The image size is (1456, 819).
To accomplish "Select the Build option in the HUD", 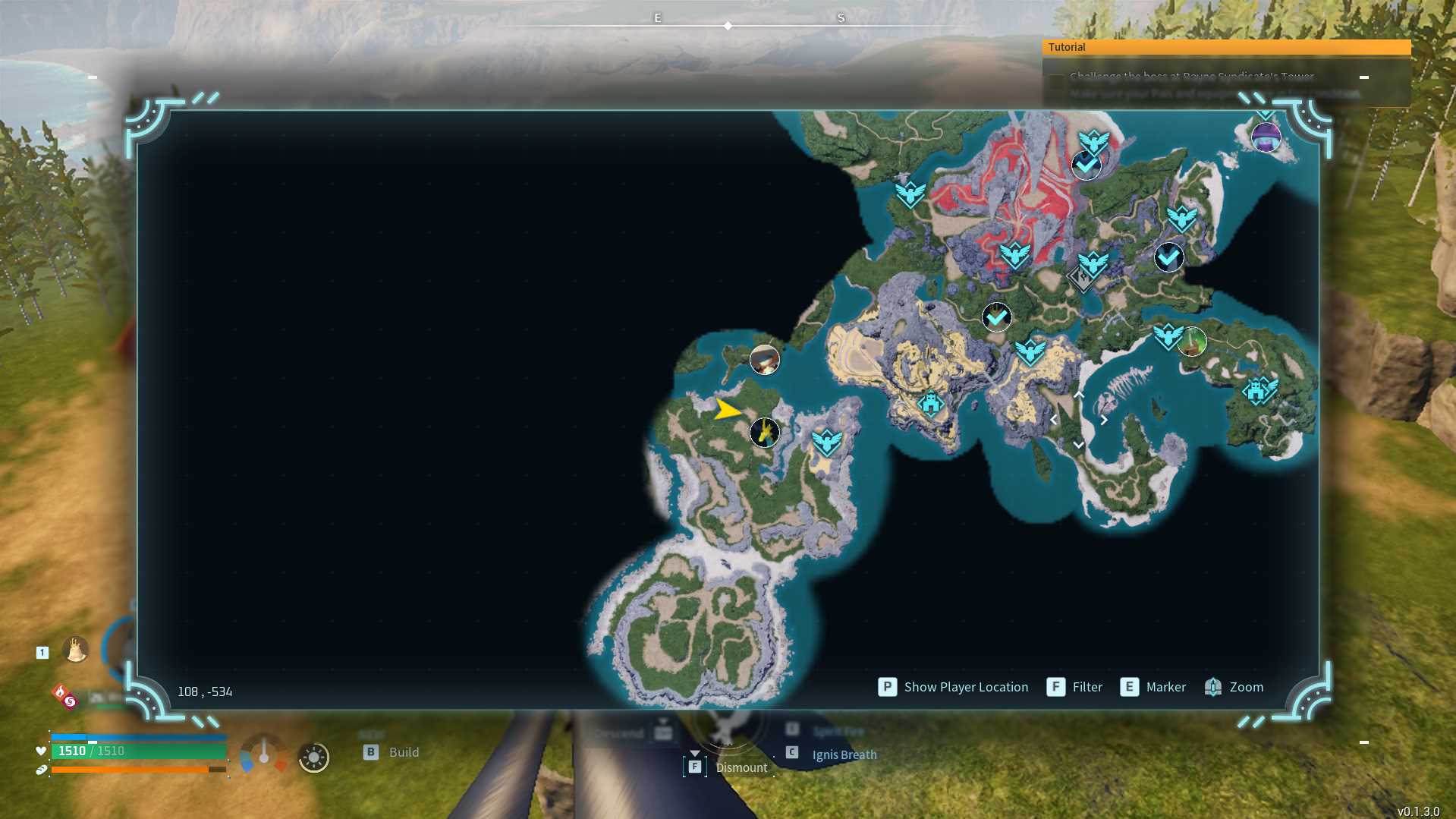I will (x=392, y=752).
